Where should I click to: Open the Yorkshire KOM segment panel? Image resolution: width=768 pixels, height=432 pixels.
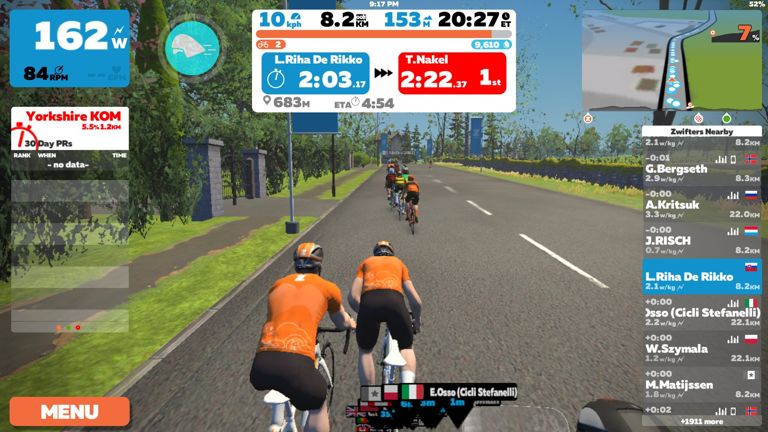(70, 123)
